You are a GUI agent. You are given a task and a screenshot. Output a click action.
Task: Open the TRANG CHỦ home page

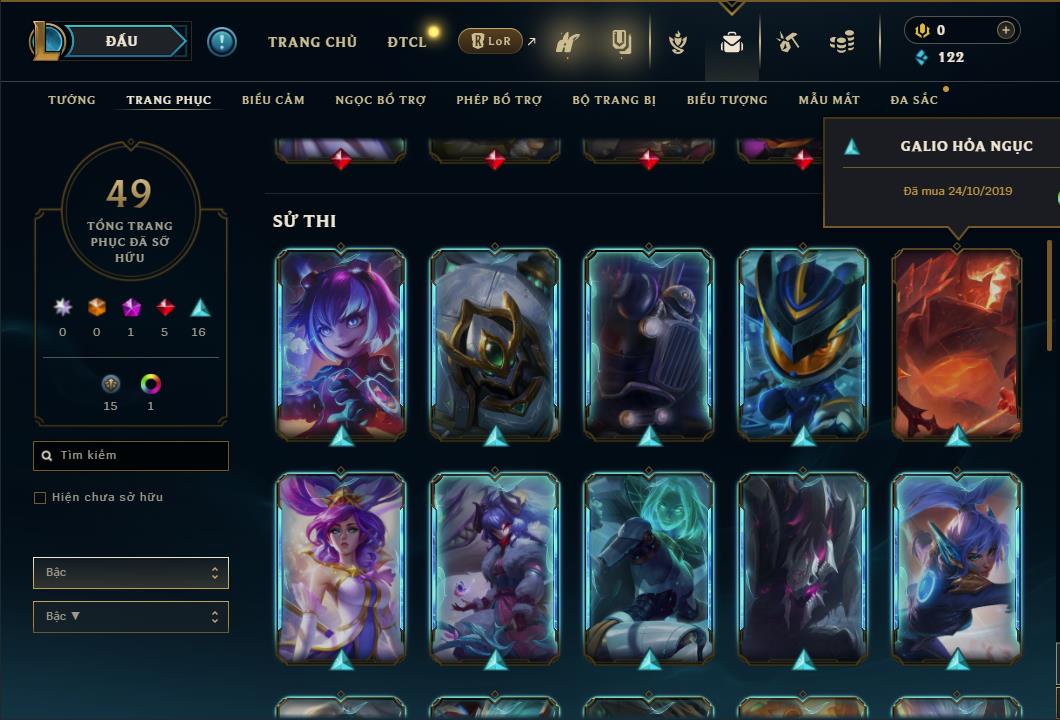tap(312, 42)
